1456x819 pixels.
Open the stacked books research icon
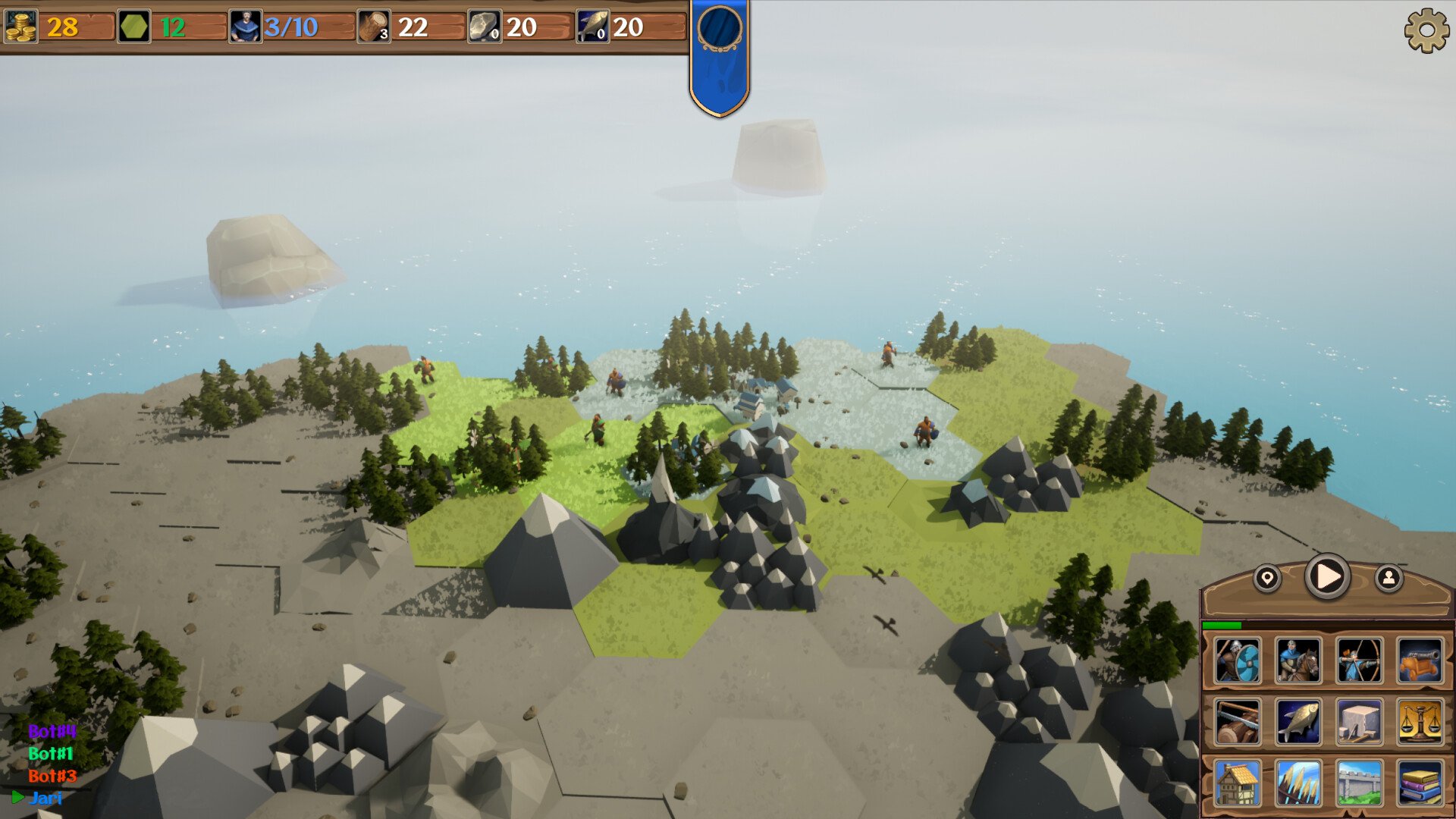click(x=1420, y=783)
